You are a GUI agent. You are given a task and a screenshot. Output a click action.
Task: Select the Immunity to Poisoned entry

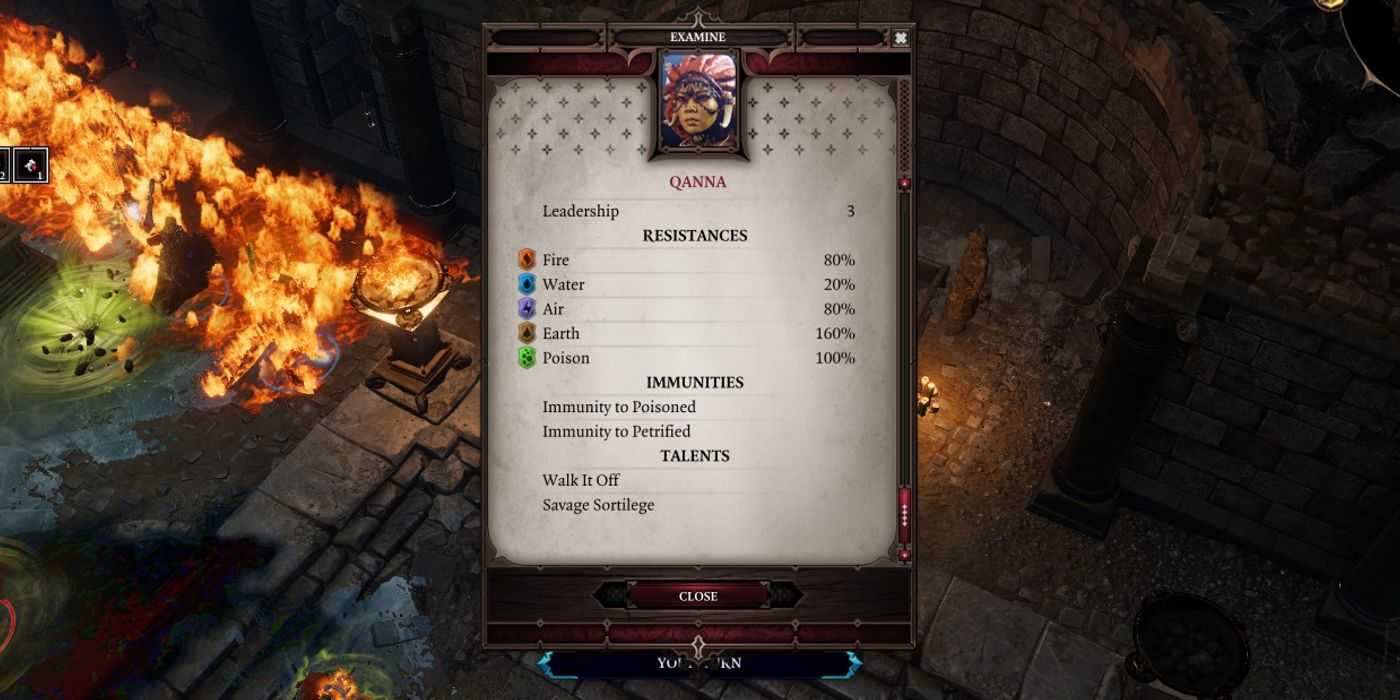[x=619, y=407]
